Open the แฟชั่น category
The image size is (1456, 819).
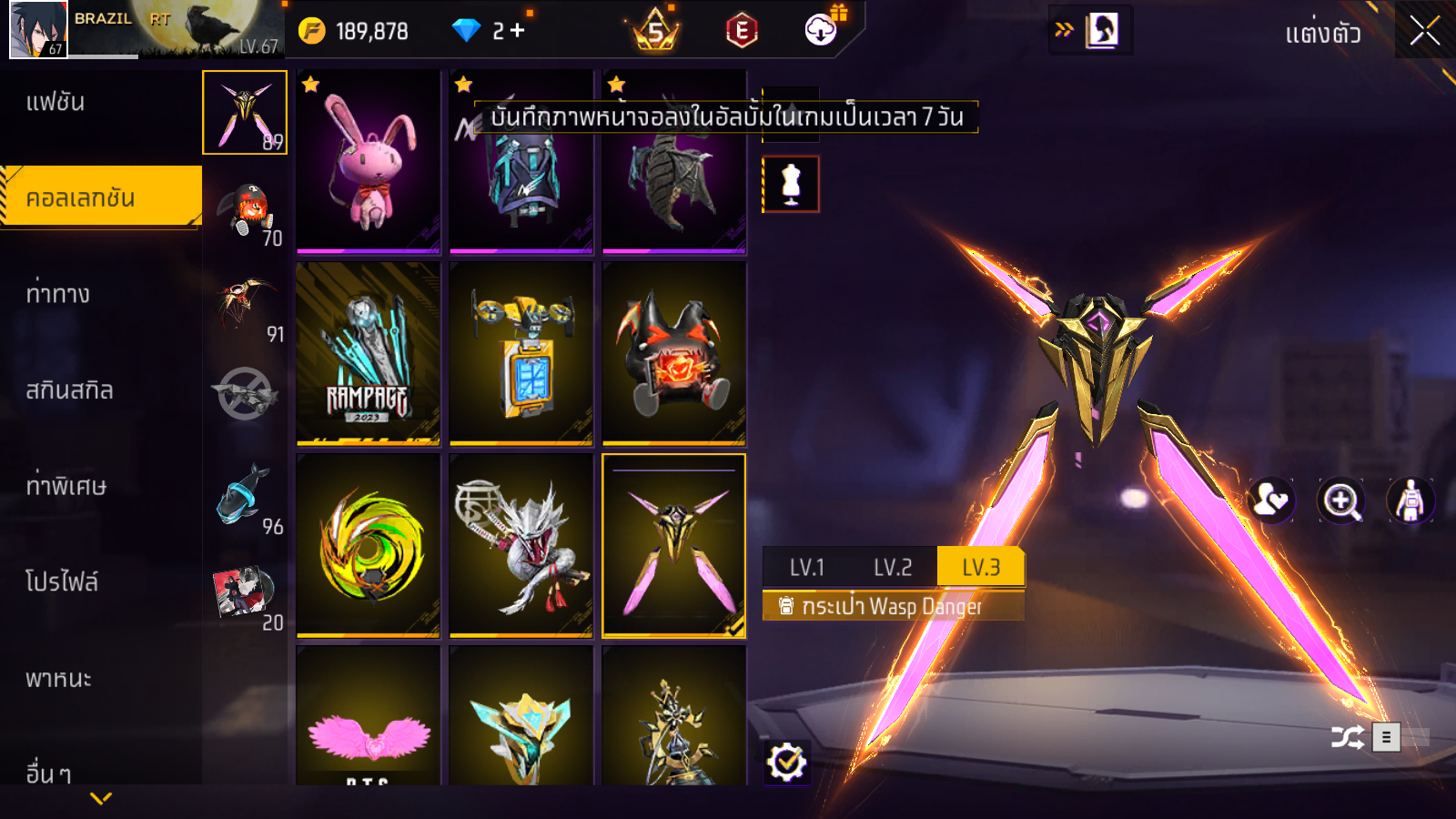click(x=56, y=102)
